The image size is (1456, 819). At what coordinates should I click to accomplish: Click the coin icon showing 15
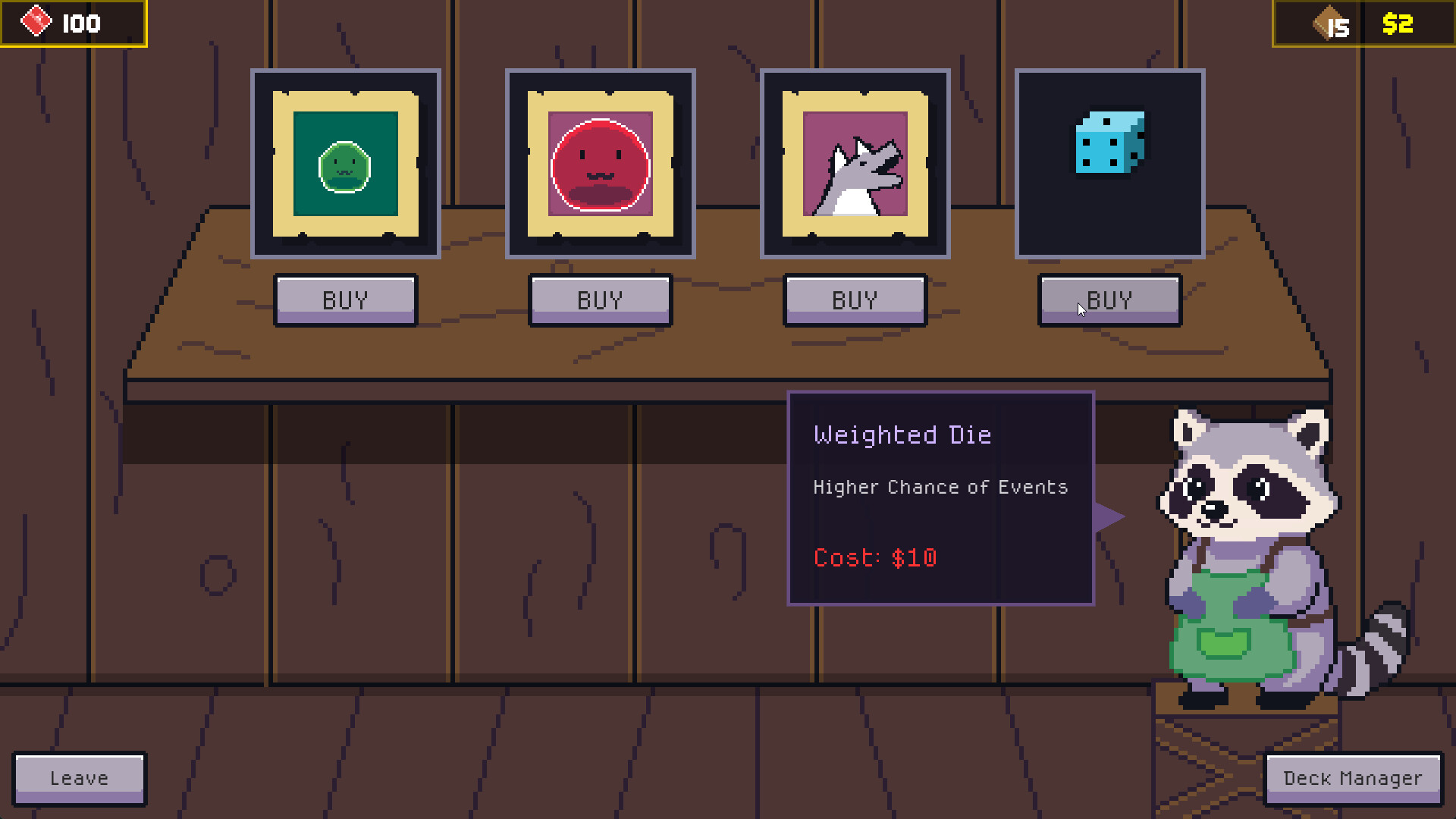click(x=1328, y=24)
